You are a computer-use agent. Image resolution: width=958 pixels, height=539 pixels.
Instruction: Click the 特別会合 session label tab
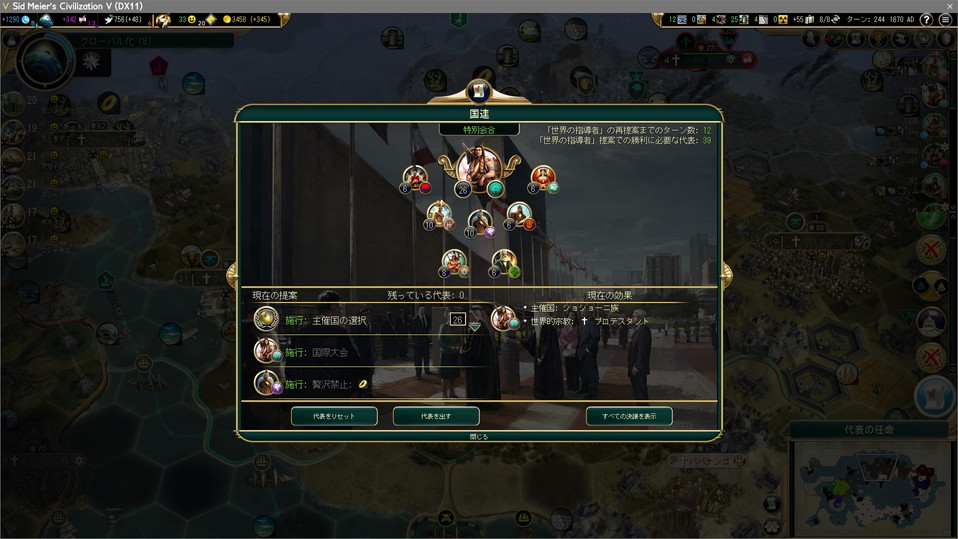[479, 130]
